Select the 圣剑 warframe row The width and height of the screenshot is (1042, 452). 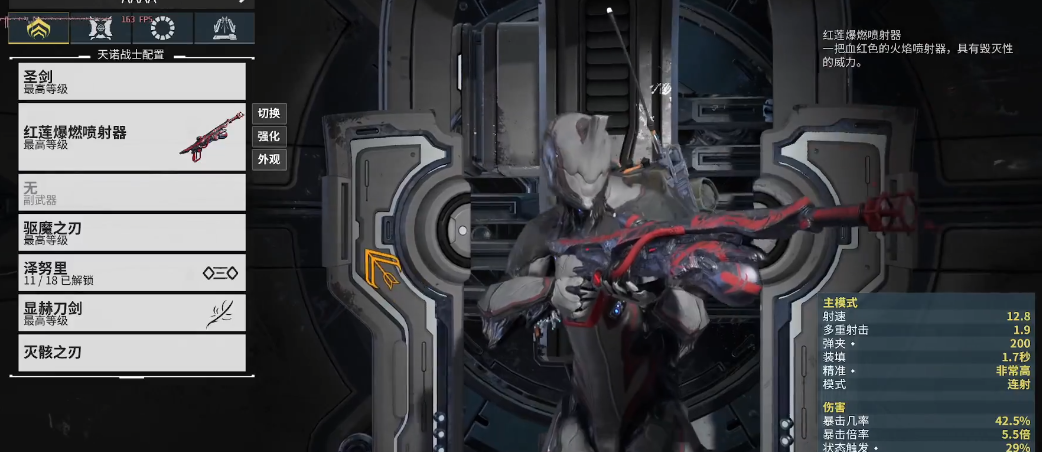point(131,81)
